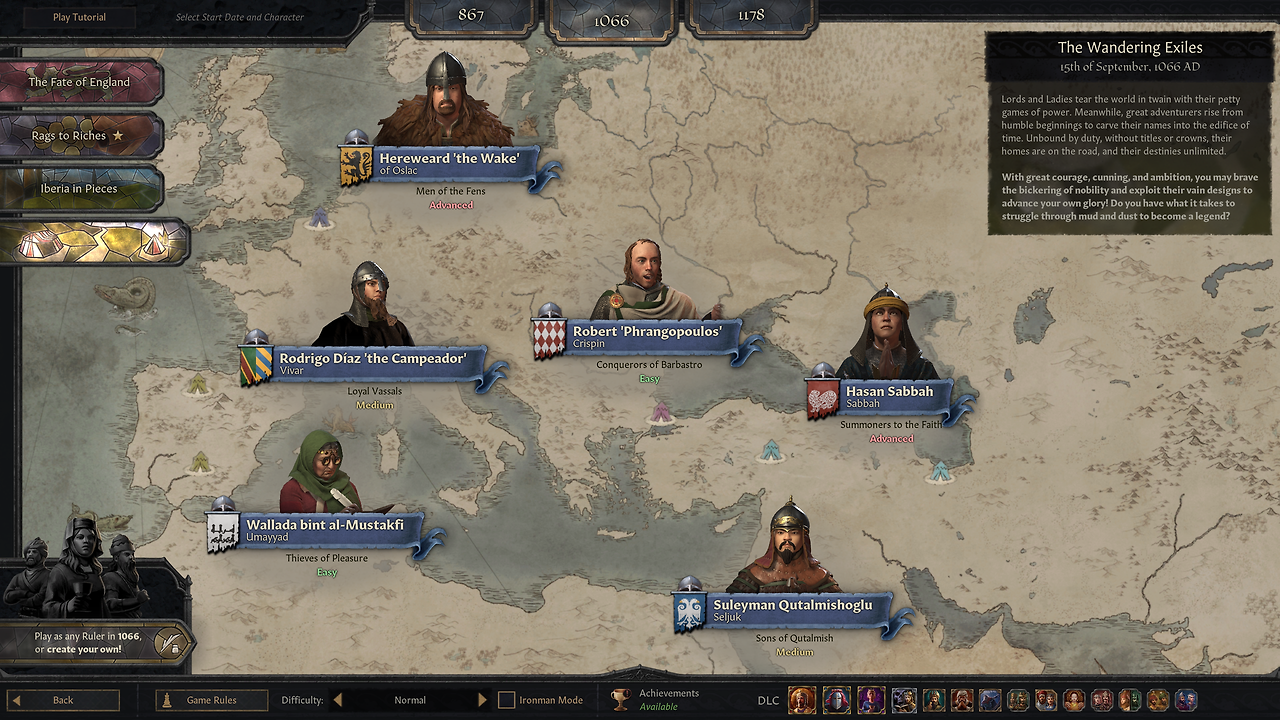Open the Iberia in Pieces bookmark
Screen dimensions: 1280x720
click(79, 189)
